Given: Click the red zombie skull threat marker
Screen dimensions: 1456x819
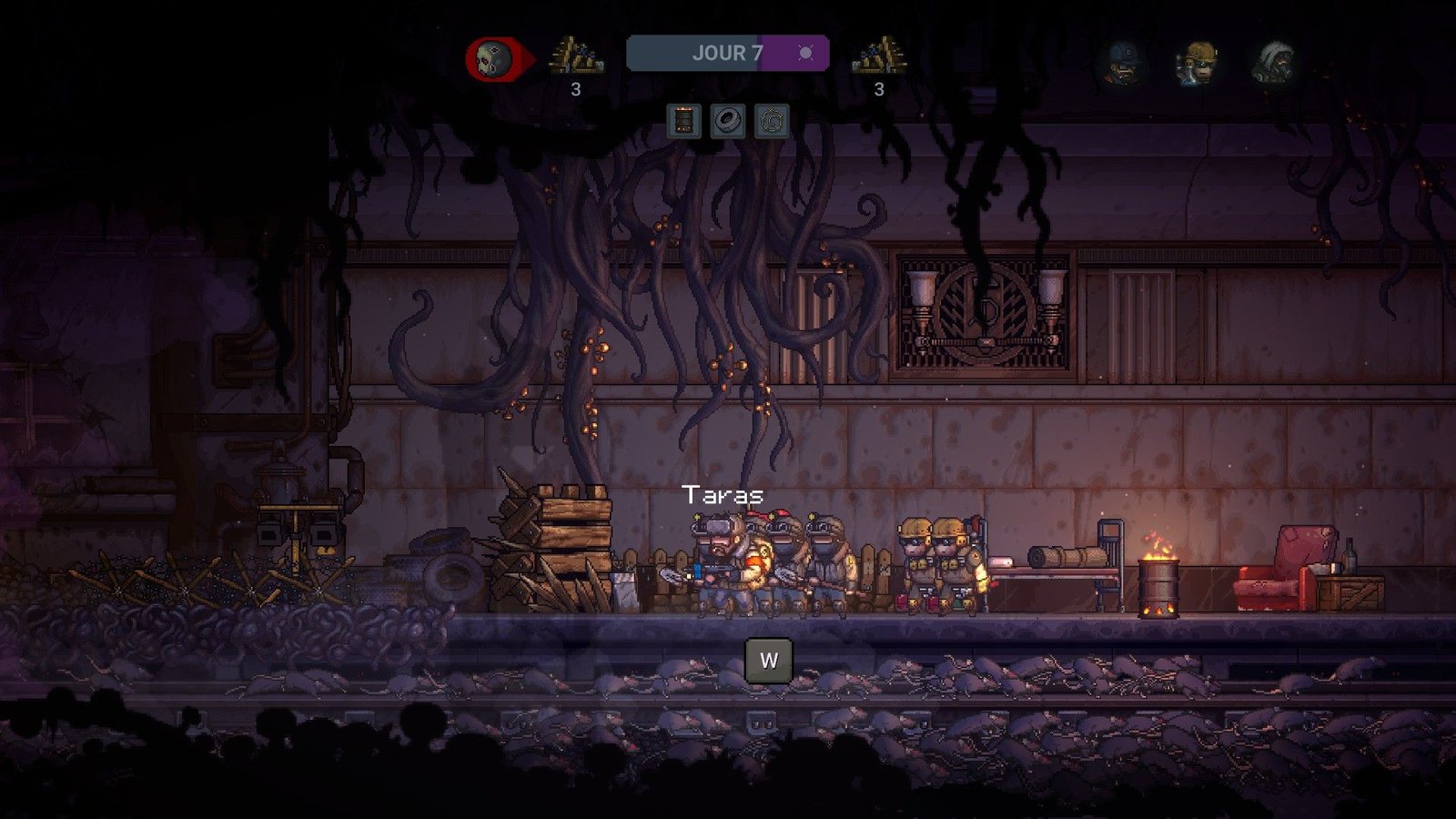Looking at the screenshot, I should coord(495,60).
